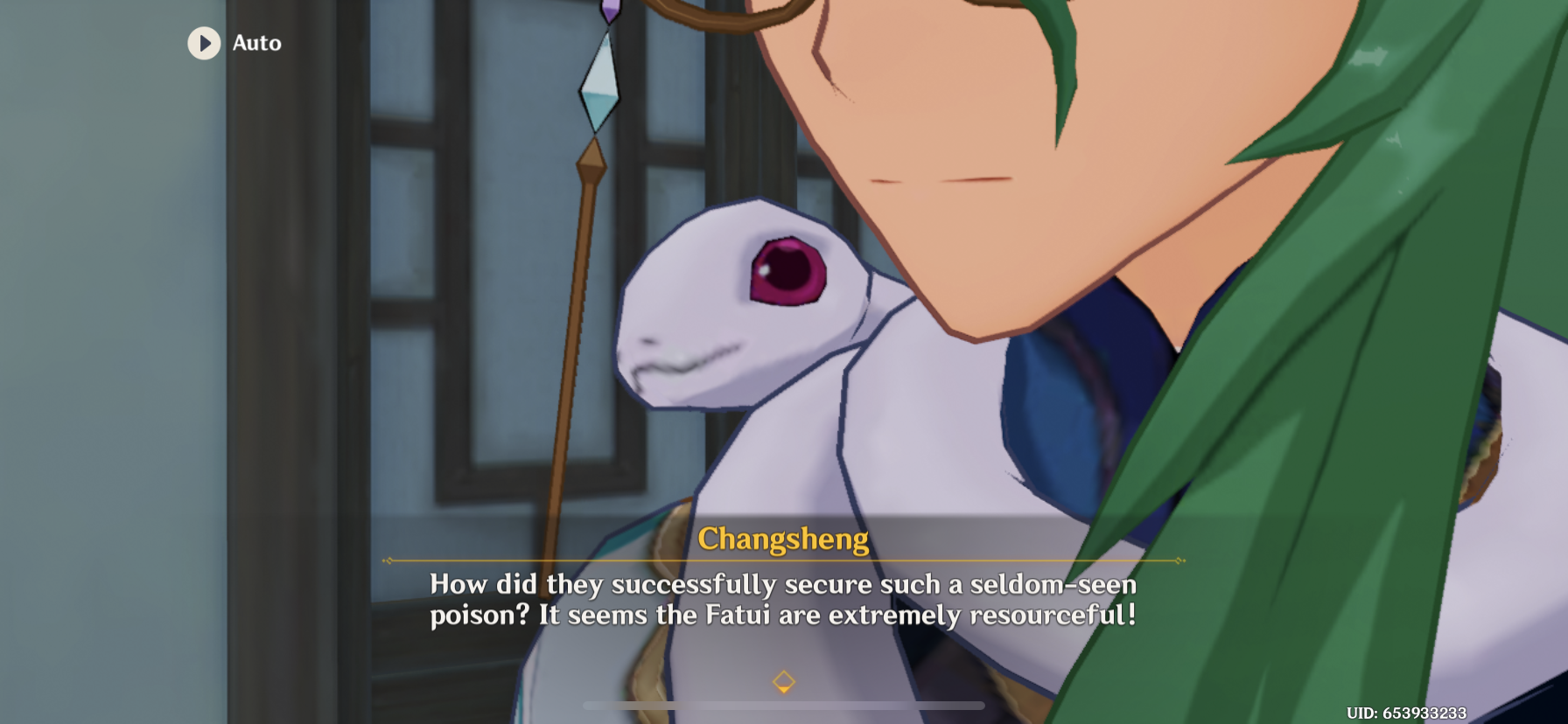
Task: Click the Auto text label
Action: 255,43
